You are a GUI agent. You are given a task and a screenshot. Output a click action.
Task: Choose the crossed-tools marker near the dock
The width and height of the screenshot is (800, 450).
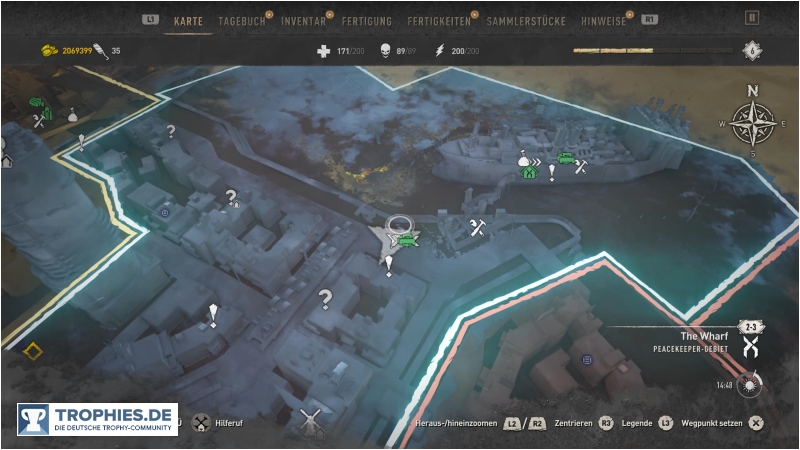click(x=477, y=229)
